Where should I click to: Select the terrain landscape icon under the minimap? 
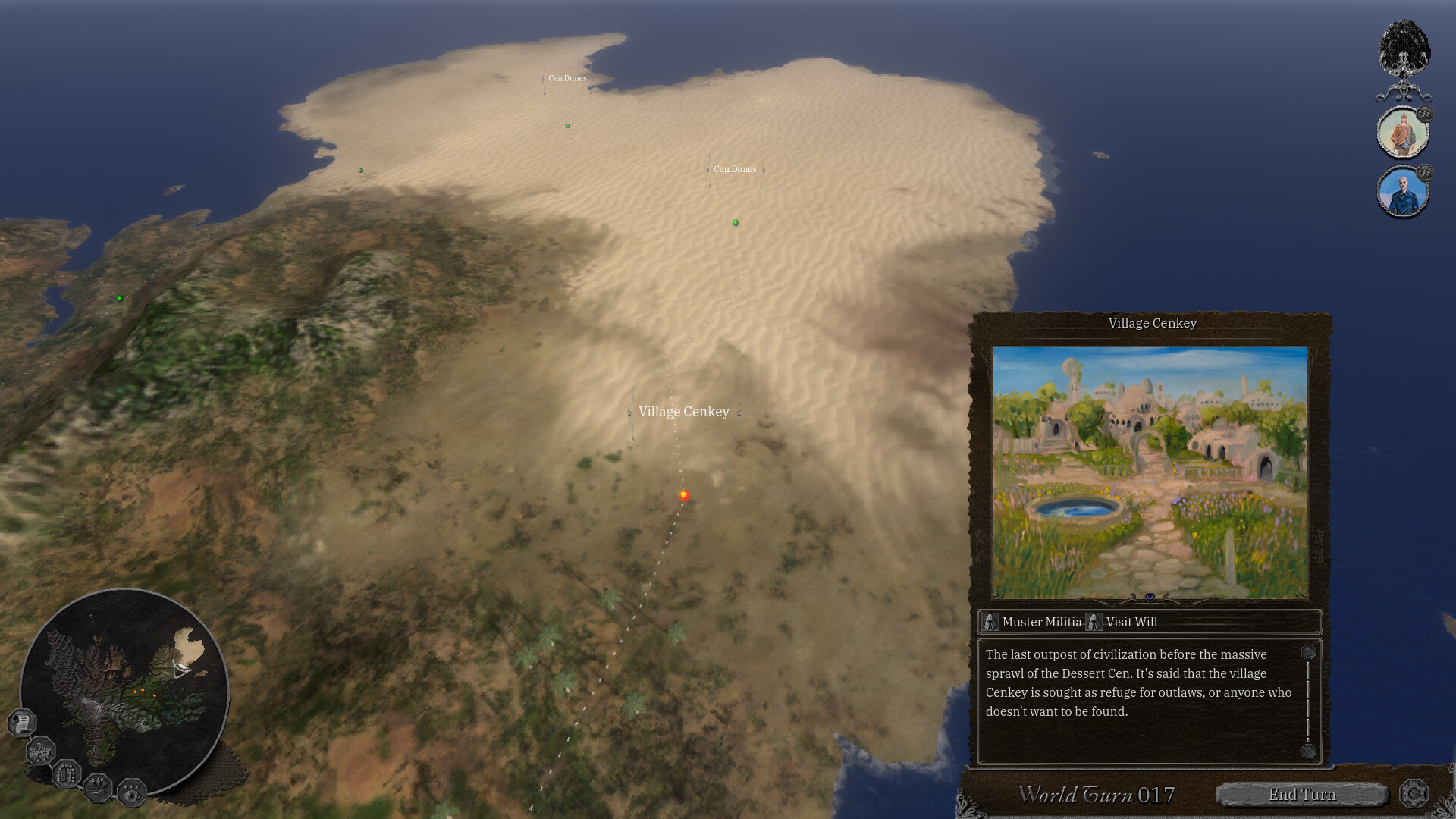click(97, 789)
